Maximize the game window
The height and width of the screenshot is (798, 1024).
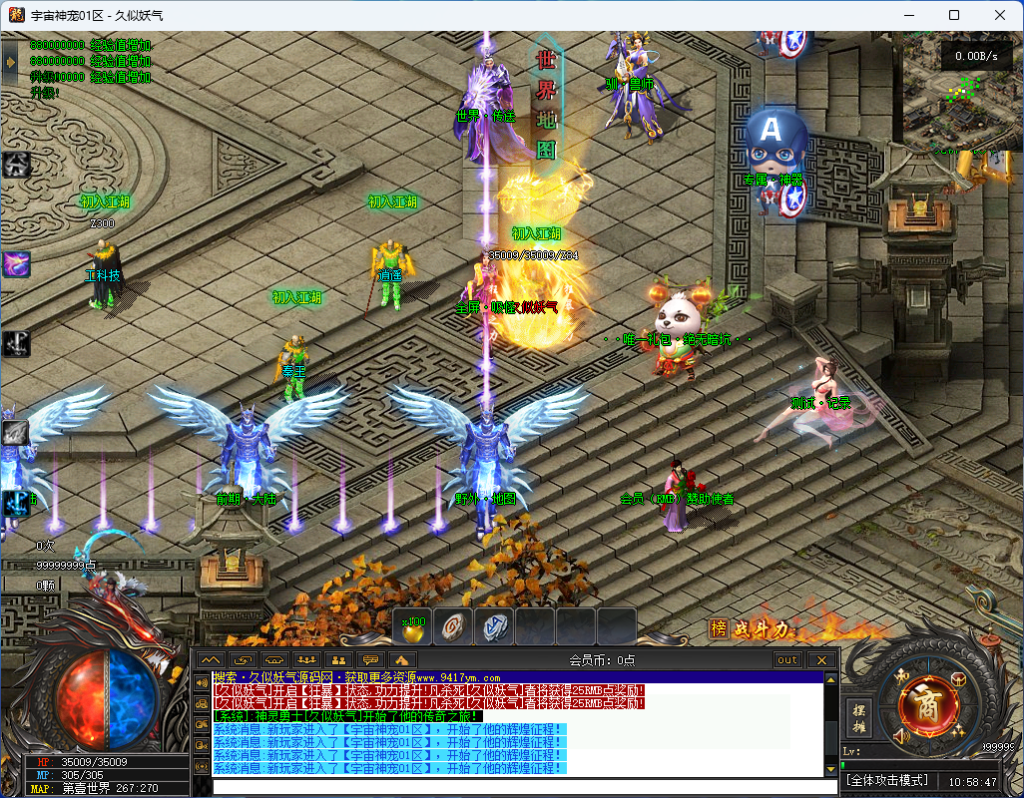954,15
